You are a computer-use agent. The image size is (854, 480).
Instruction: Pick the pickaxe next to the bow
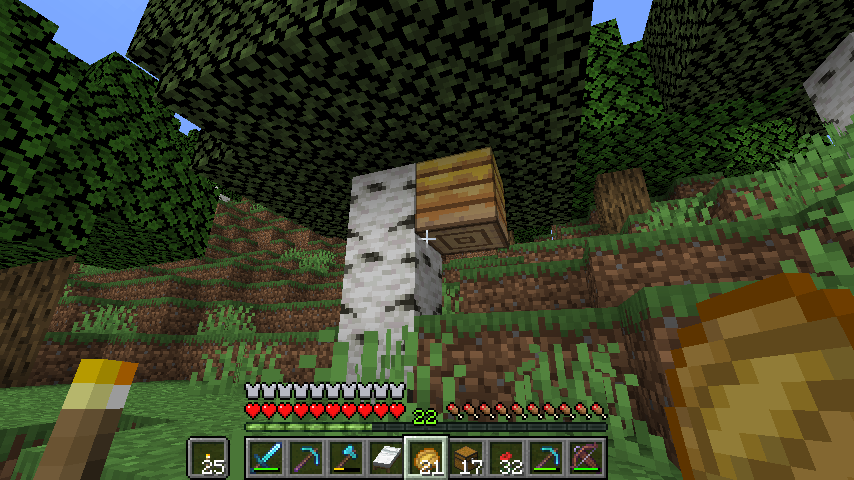tap(545, 458)
